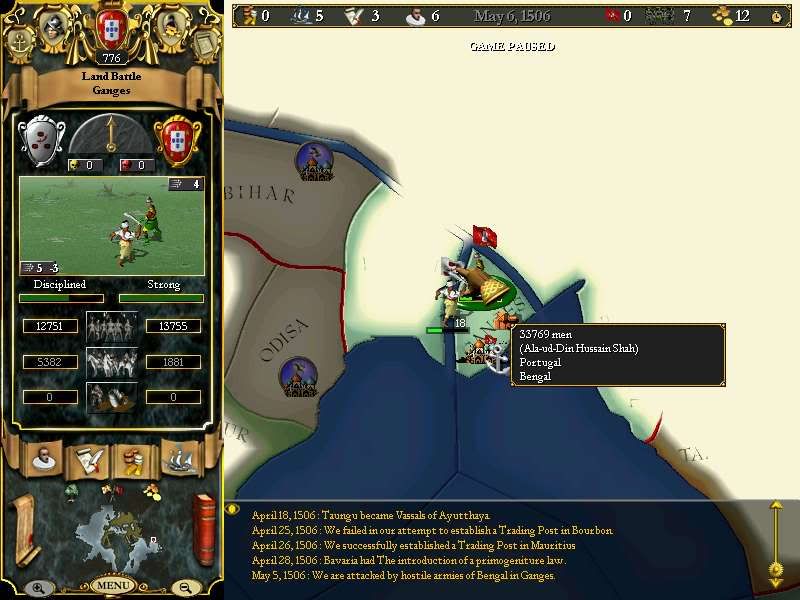Open the main MENU button

113,585
